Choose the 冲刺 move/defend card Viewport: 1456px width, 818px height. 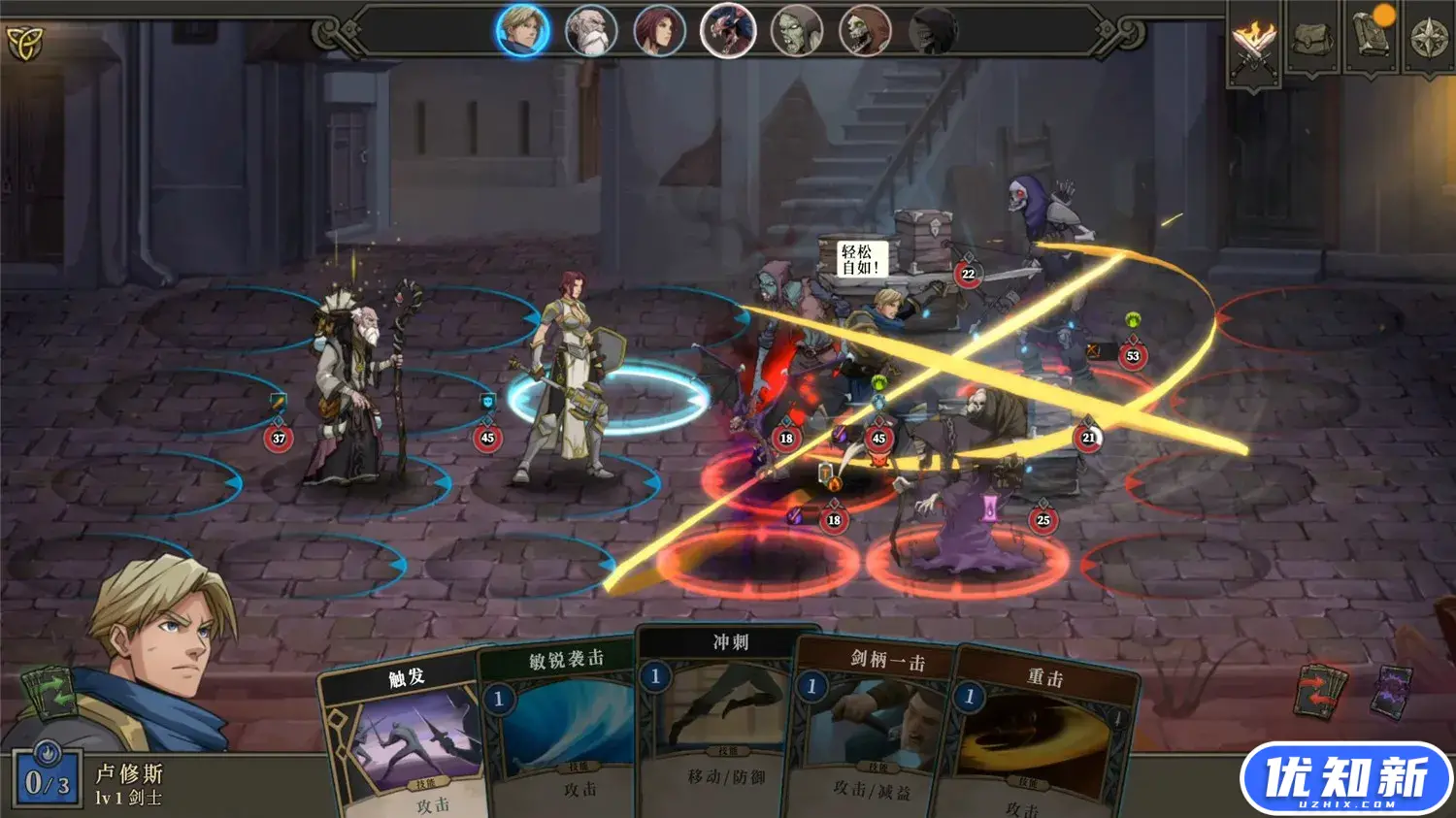coord(728,718)
